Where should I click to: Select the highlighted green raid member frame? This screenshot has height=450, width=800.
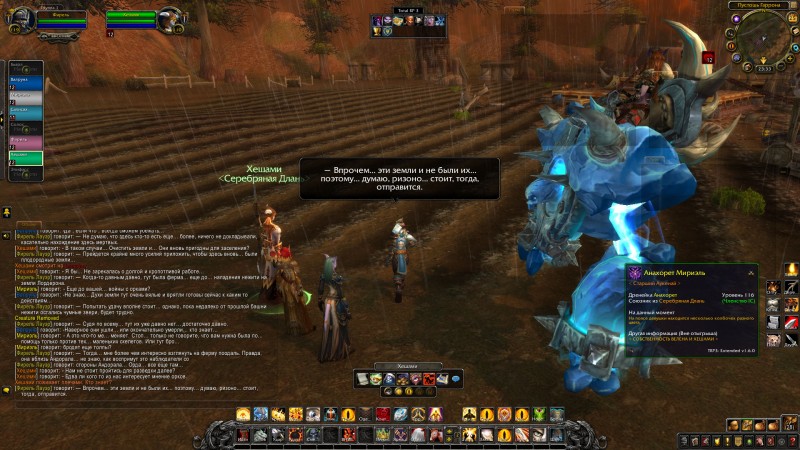tap(25, 156)
